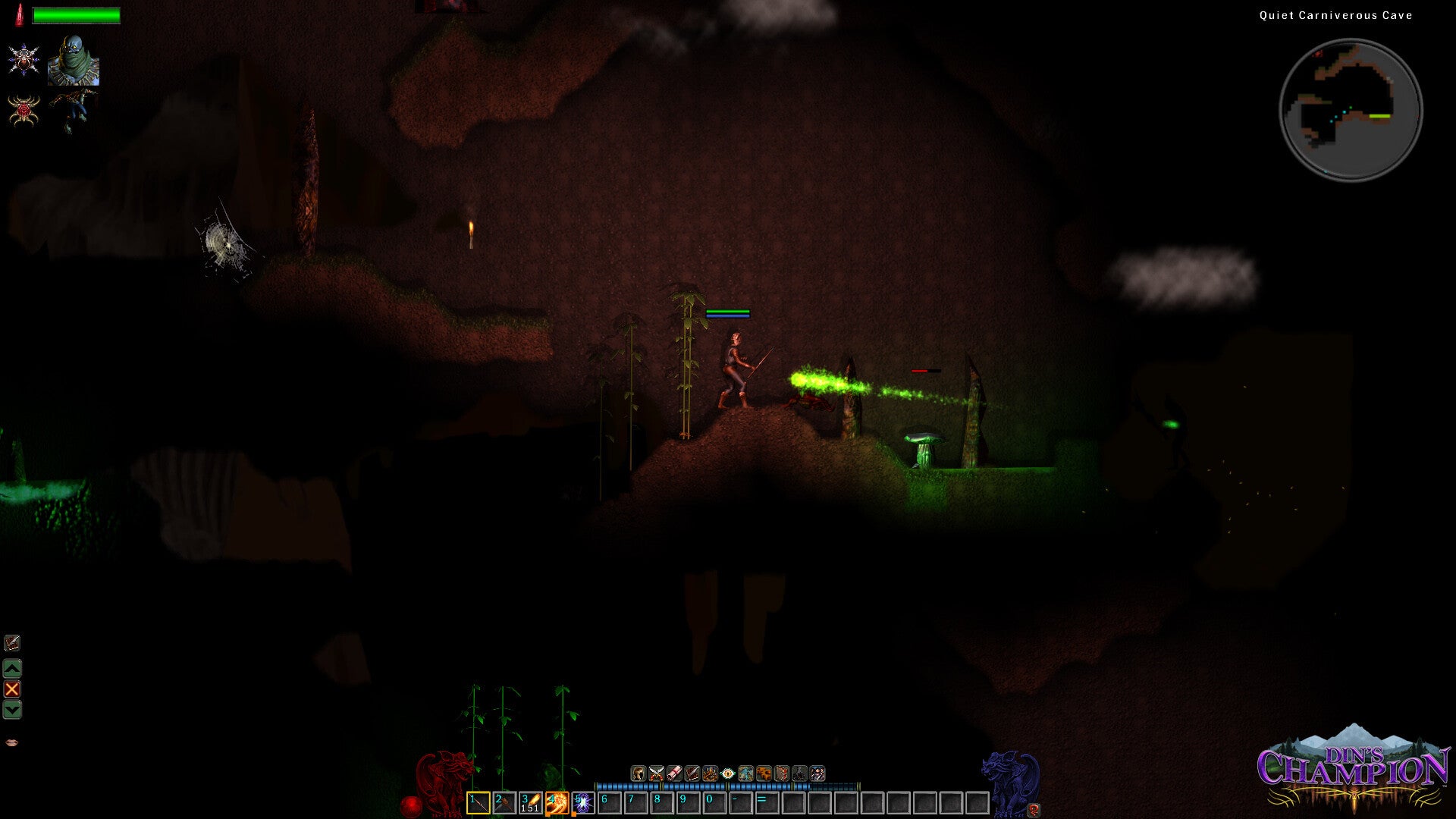Image resolution: width=1456 pixels, height=819 pixels.
Task: Activate the swirling fire skill in slot 4
Action: click(x=557, y=802)
